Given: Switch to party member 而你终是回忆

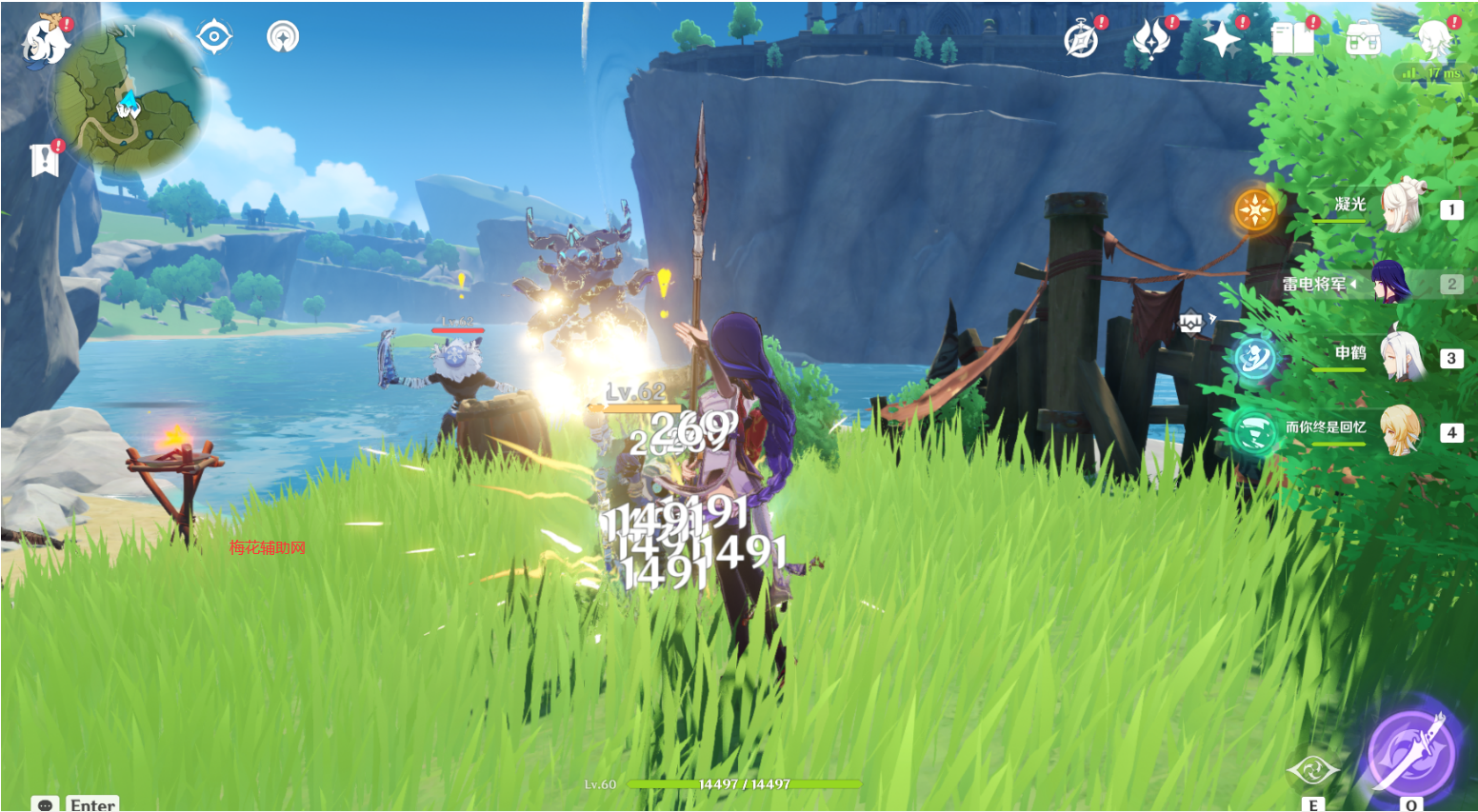Looking at the screenshot, I should coord(1398,431).
